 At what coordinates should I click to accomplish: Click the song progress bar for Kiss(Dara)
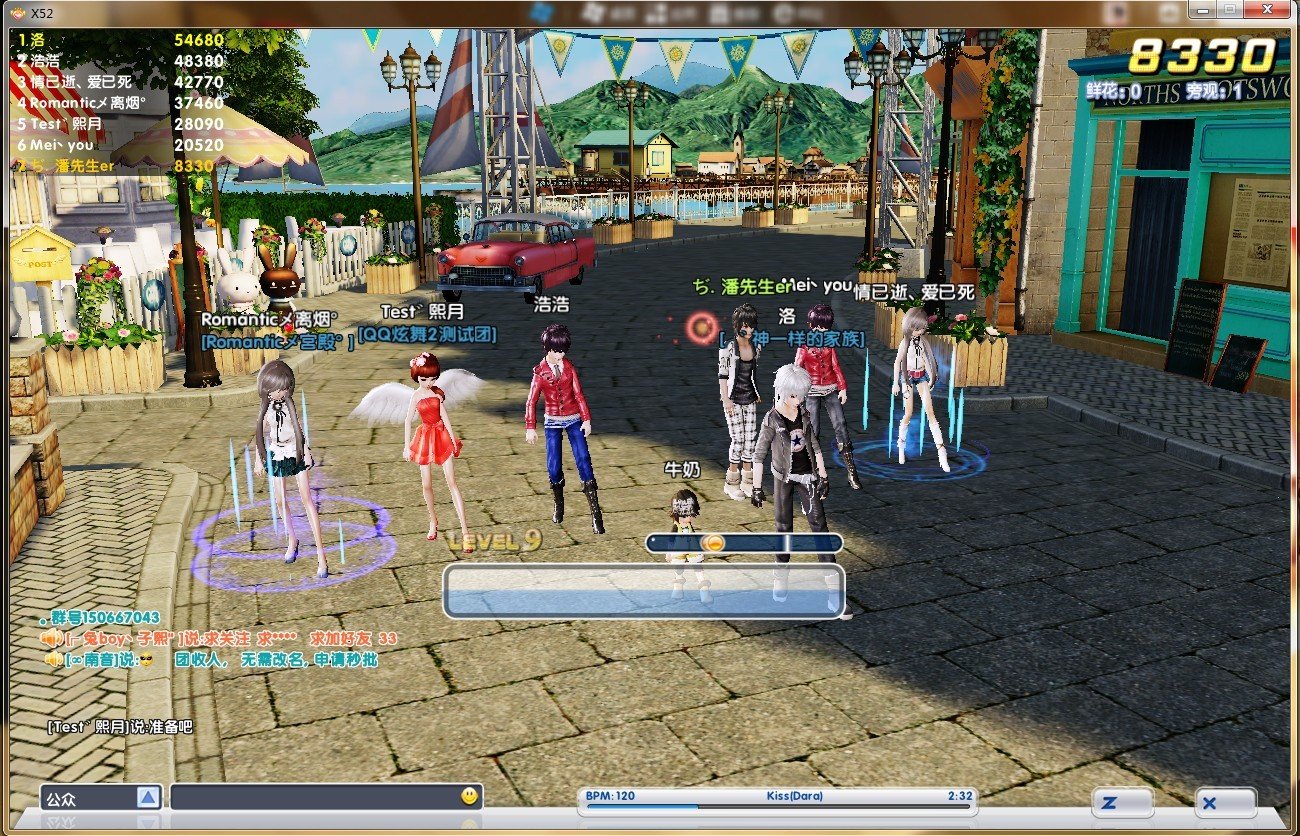pyautogui.click(x=776, y=806)
